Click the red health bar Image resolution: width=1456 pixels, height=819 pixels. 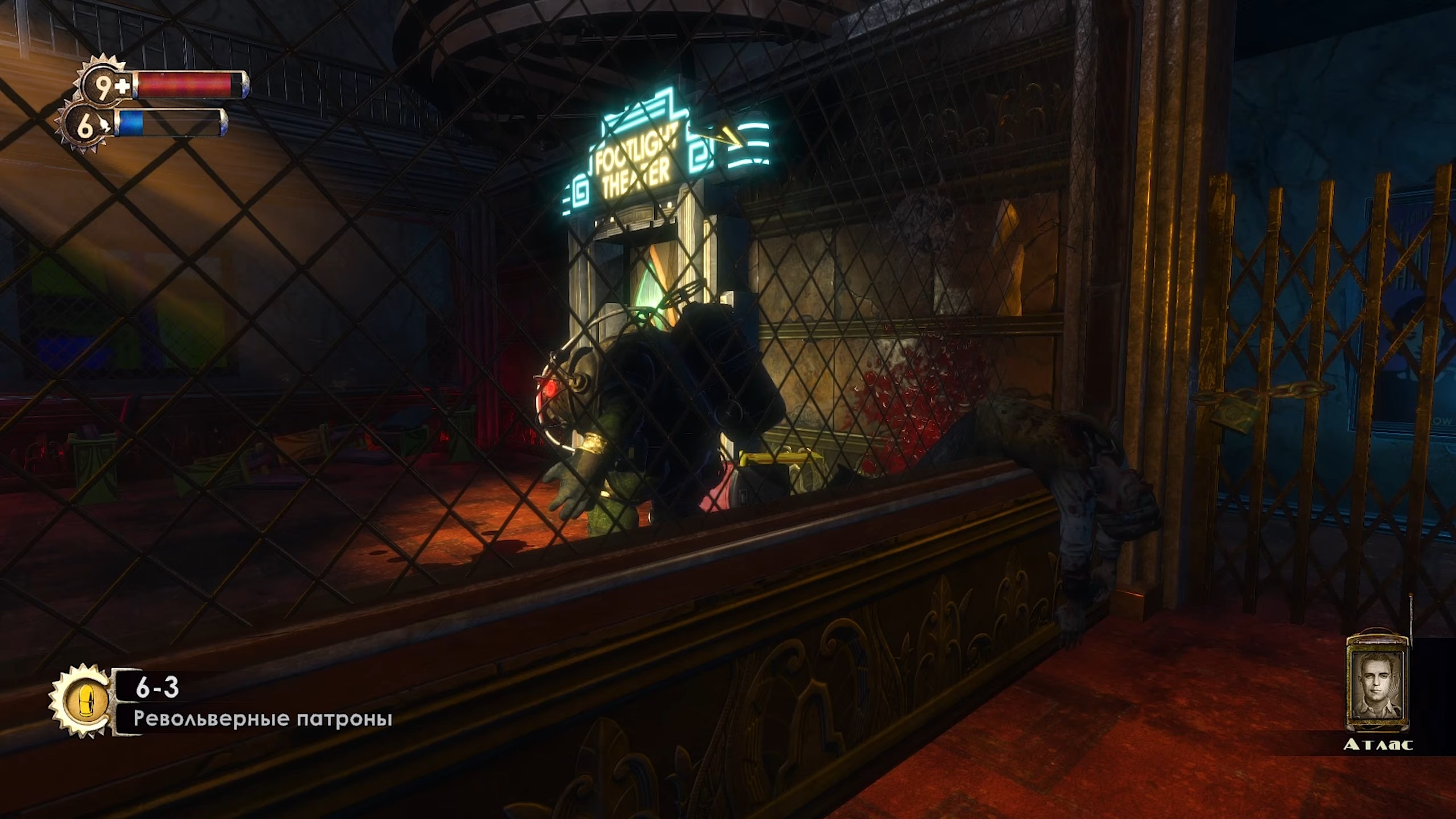182,84
